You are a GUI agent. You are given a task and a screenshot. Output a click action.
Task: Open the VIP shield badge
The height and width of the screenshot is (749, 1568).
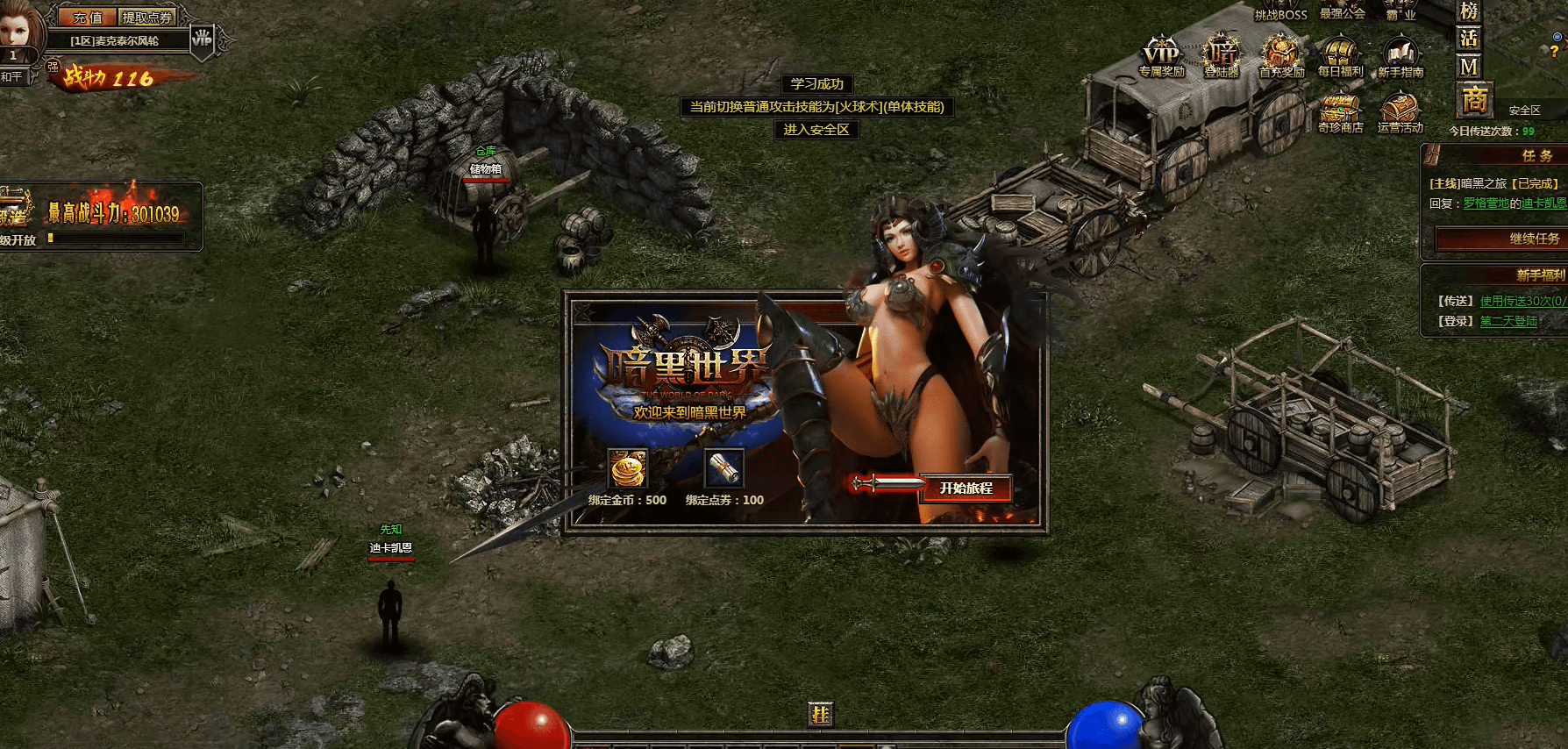pos(203,39)
